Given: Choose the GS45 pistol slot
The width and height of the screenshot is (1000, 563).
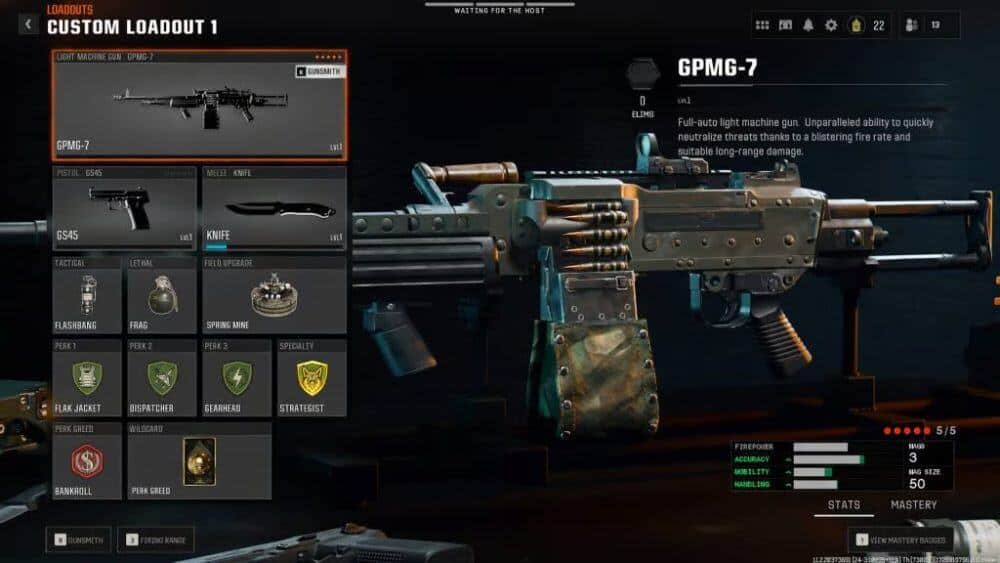Looking at the screenshot, I should (124, 208).
